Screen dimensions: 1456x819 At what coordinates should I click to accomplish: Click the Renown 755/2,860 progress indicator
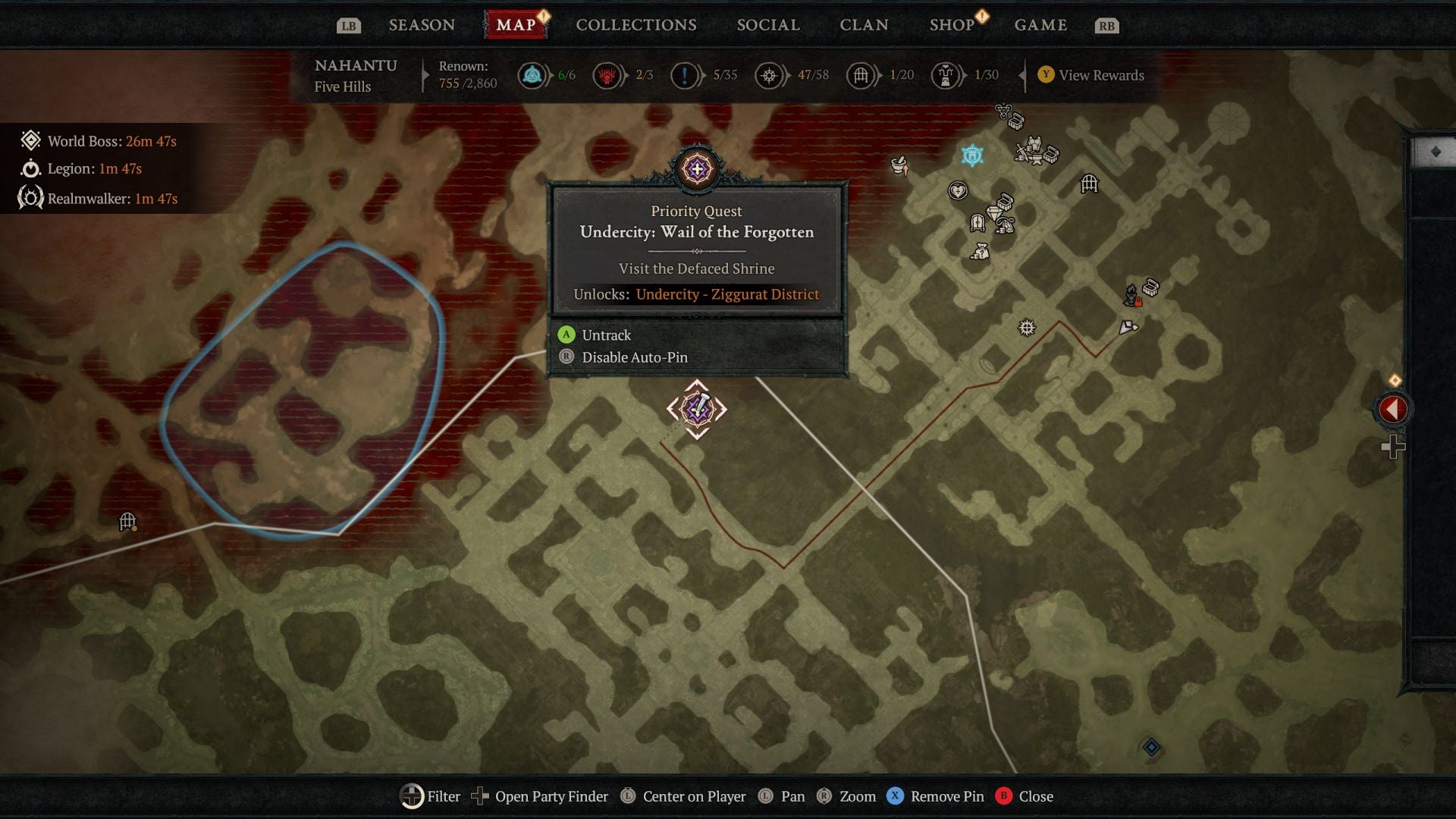tap(466, 76)
